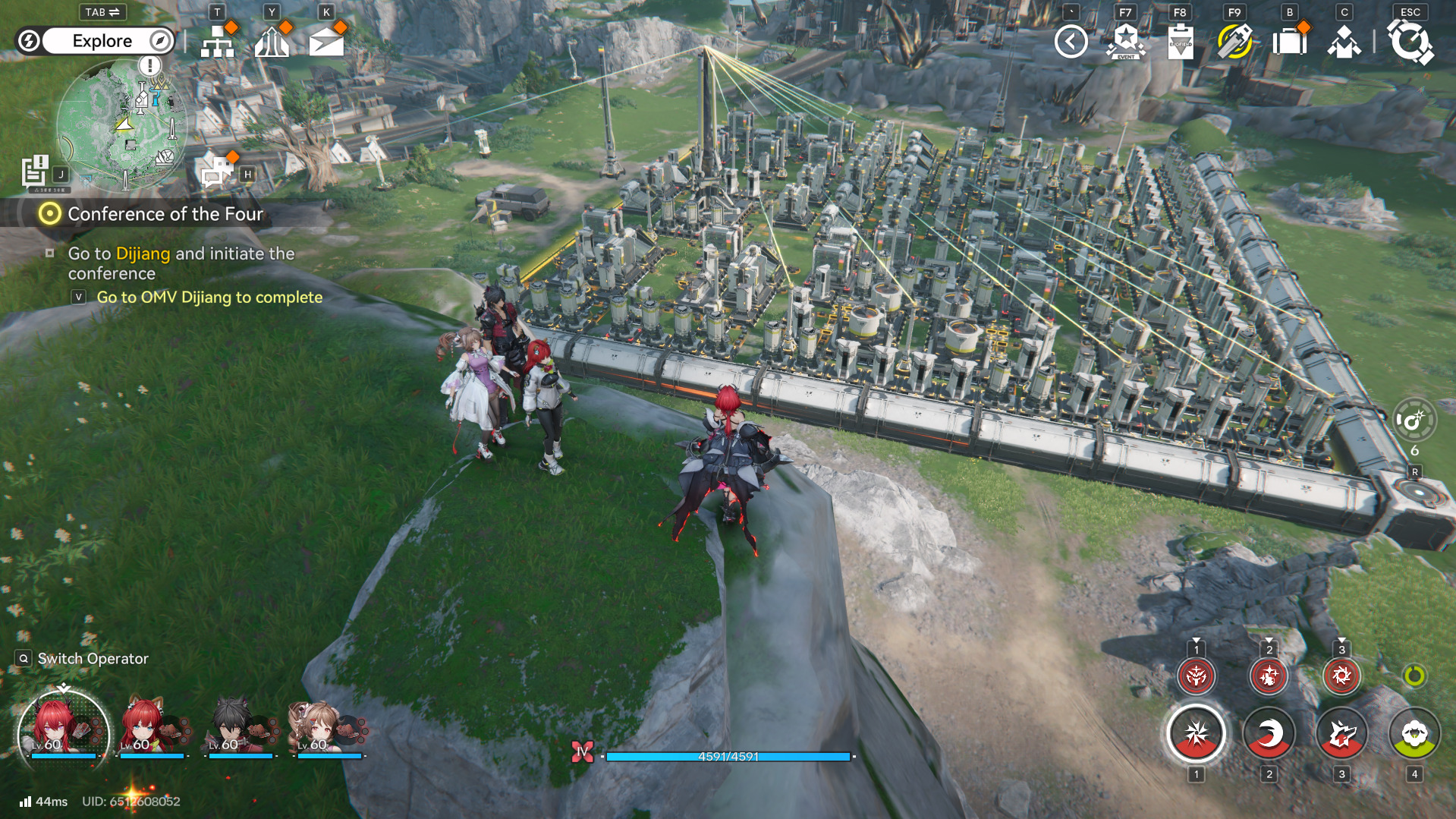Click the triple upward arrows icon
1456x819 pixels.
pos(272,42)
